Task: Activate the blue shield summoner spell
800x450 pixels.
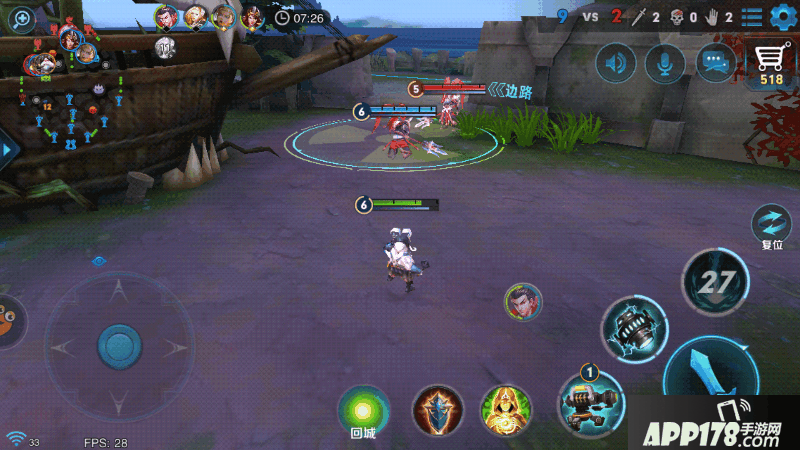Action: tap(437, 410)
